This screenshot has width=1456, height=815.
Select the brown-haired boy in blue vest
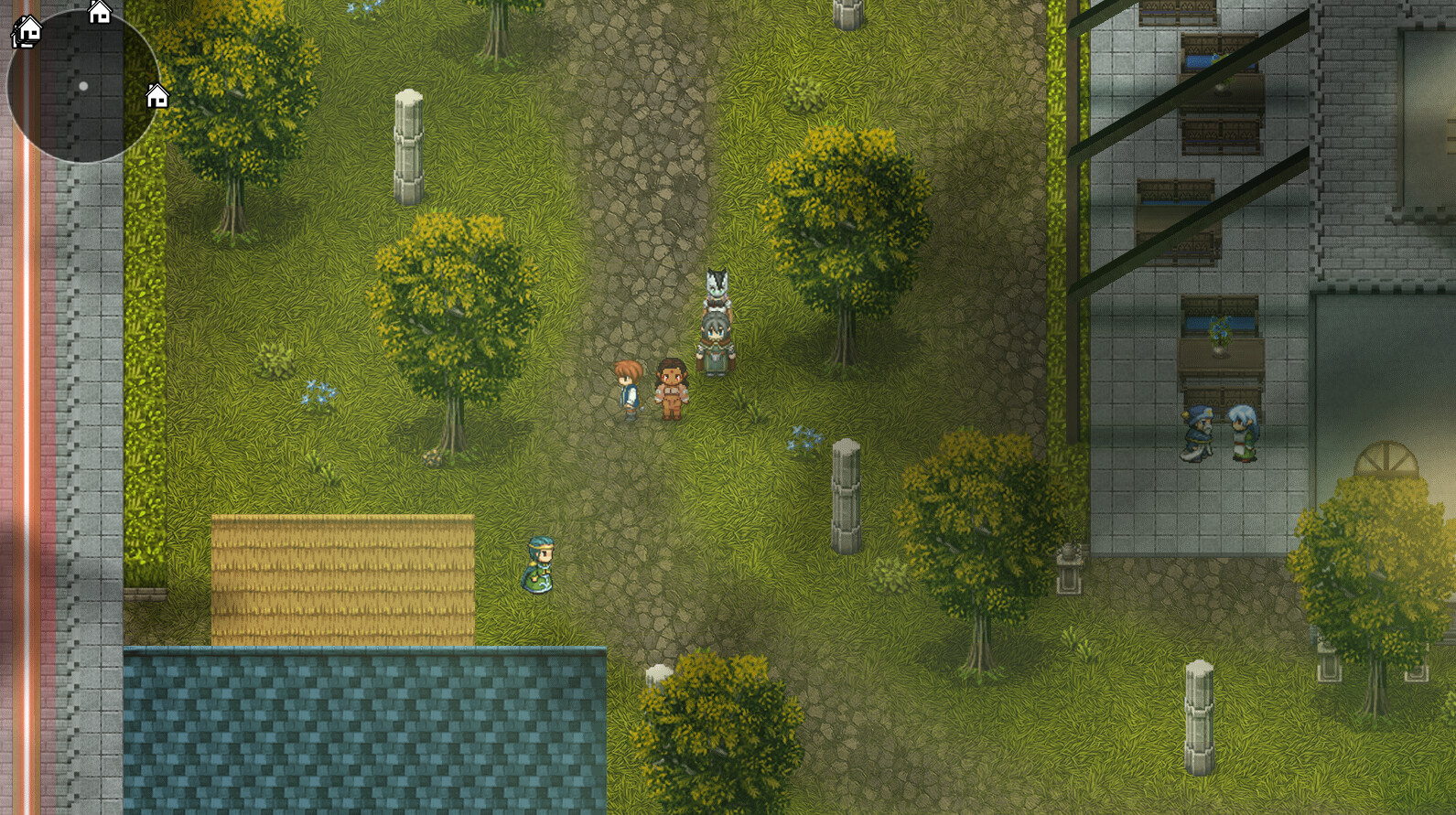(628, 390)
